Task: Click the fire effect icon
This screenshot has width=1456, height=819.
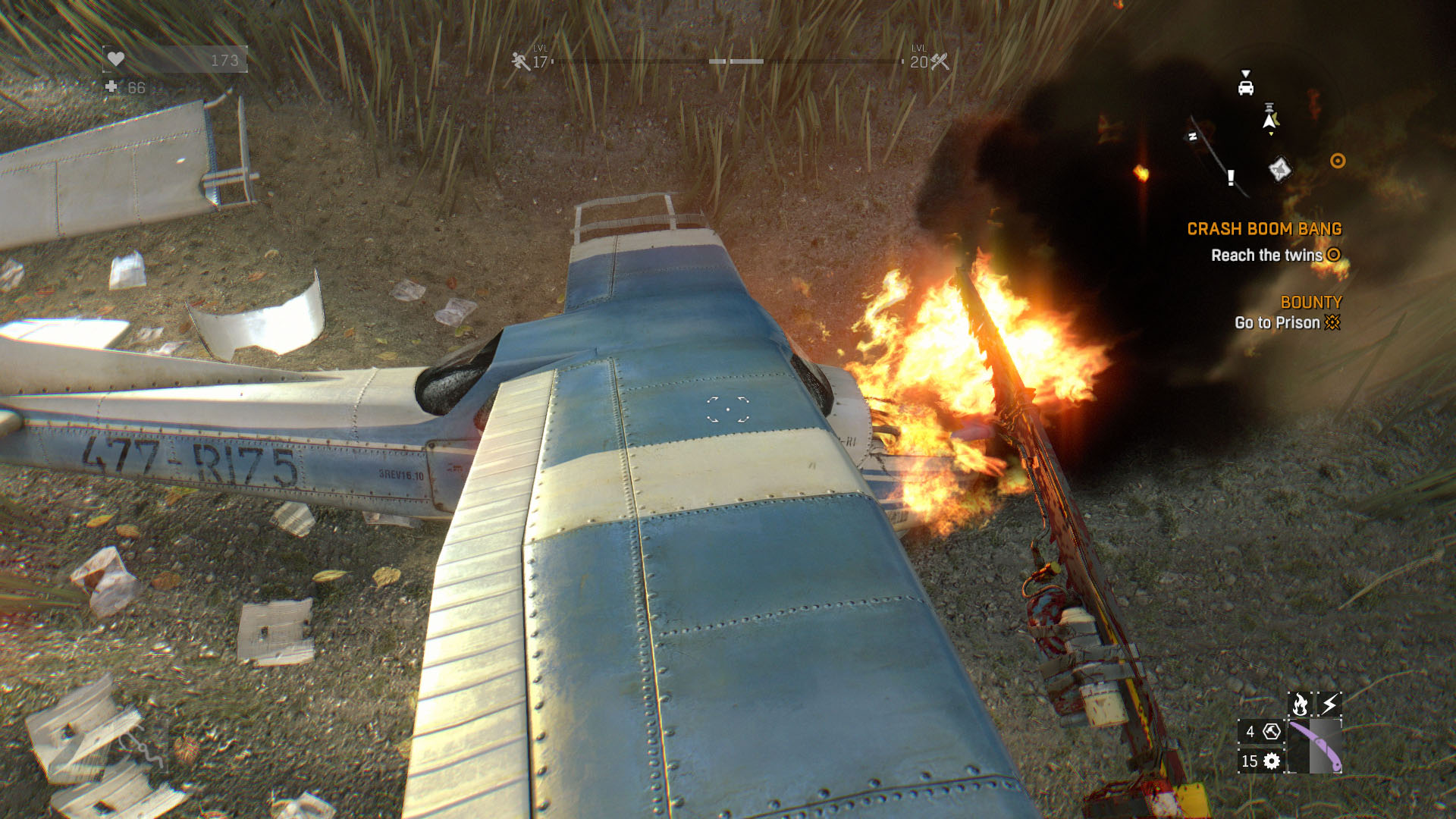Action: 1300,704
